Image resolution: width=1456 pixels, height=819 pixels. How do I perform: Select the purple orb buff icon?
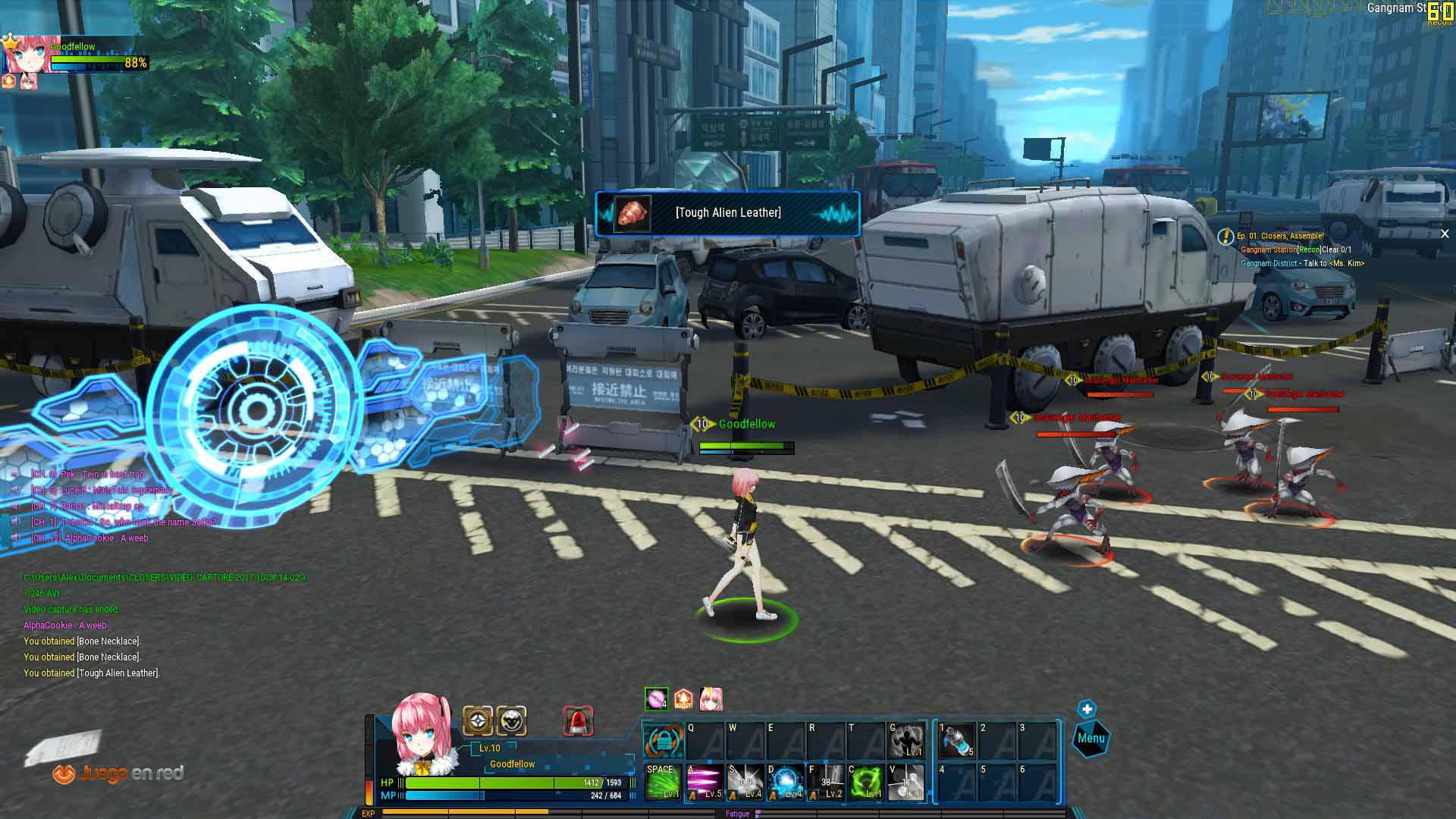pyautogui.click(x=656, y=699)
